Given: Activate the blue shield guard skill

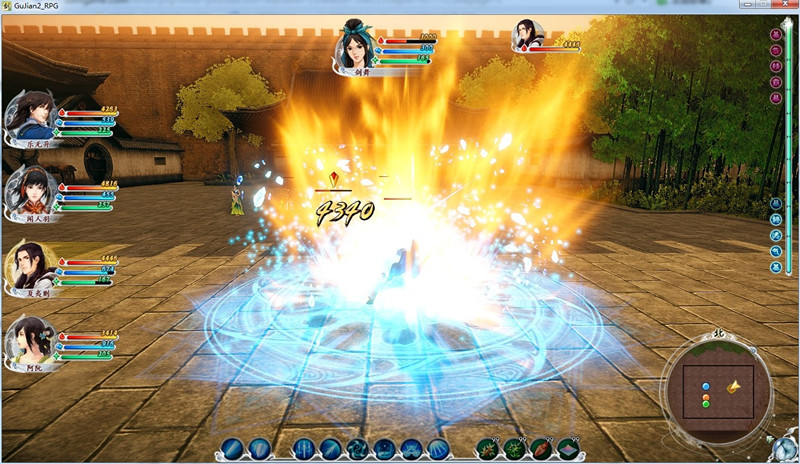Looking at the screenshot, I should click(259, 448).
